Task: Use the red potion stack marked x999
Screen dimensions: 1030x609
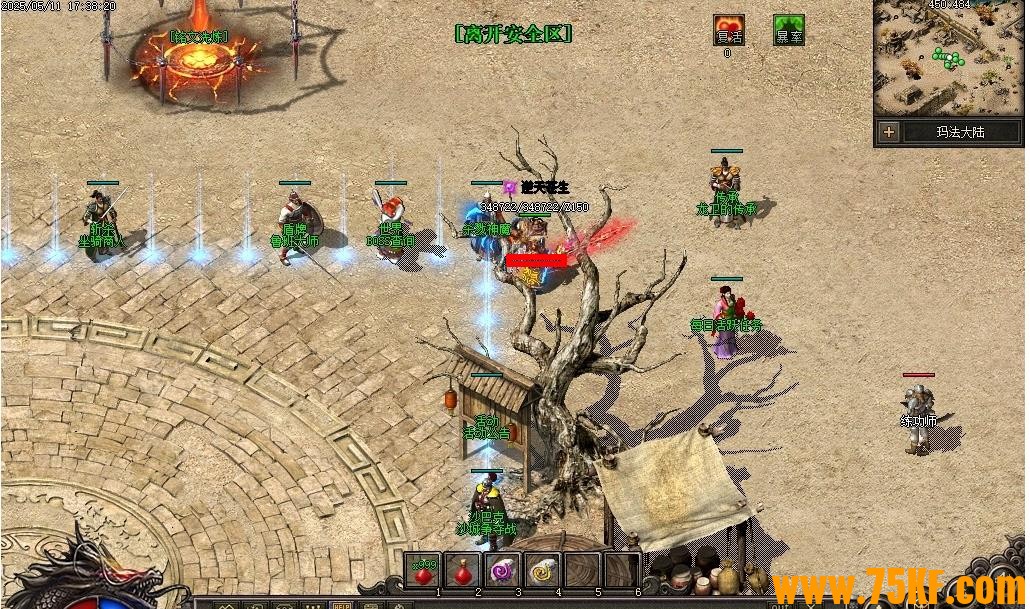Action: pyautogui.click(x=424, y=571)
